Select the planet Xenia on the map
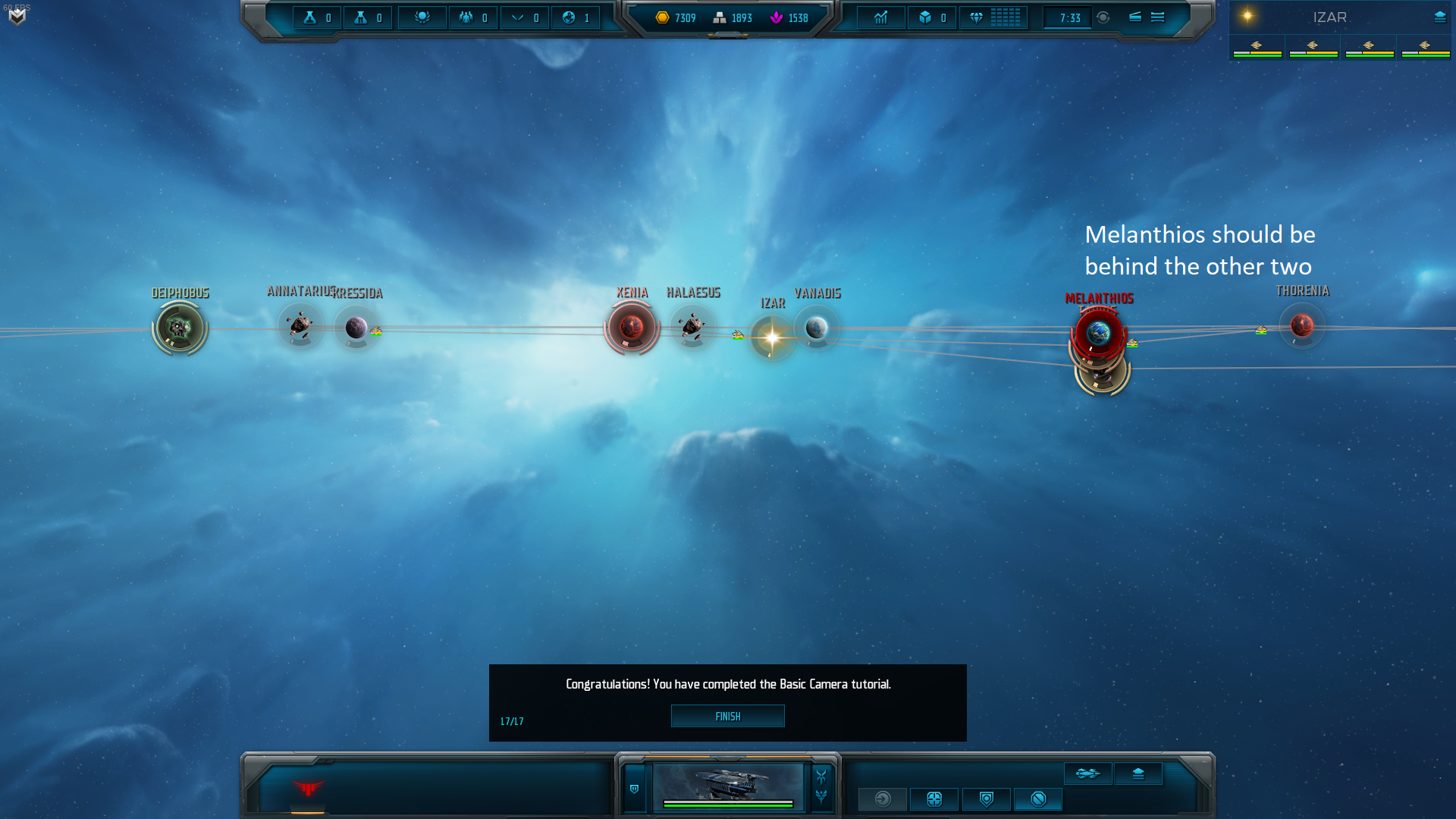 click(632, 326)
